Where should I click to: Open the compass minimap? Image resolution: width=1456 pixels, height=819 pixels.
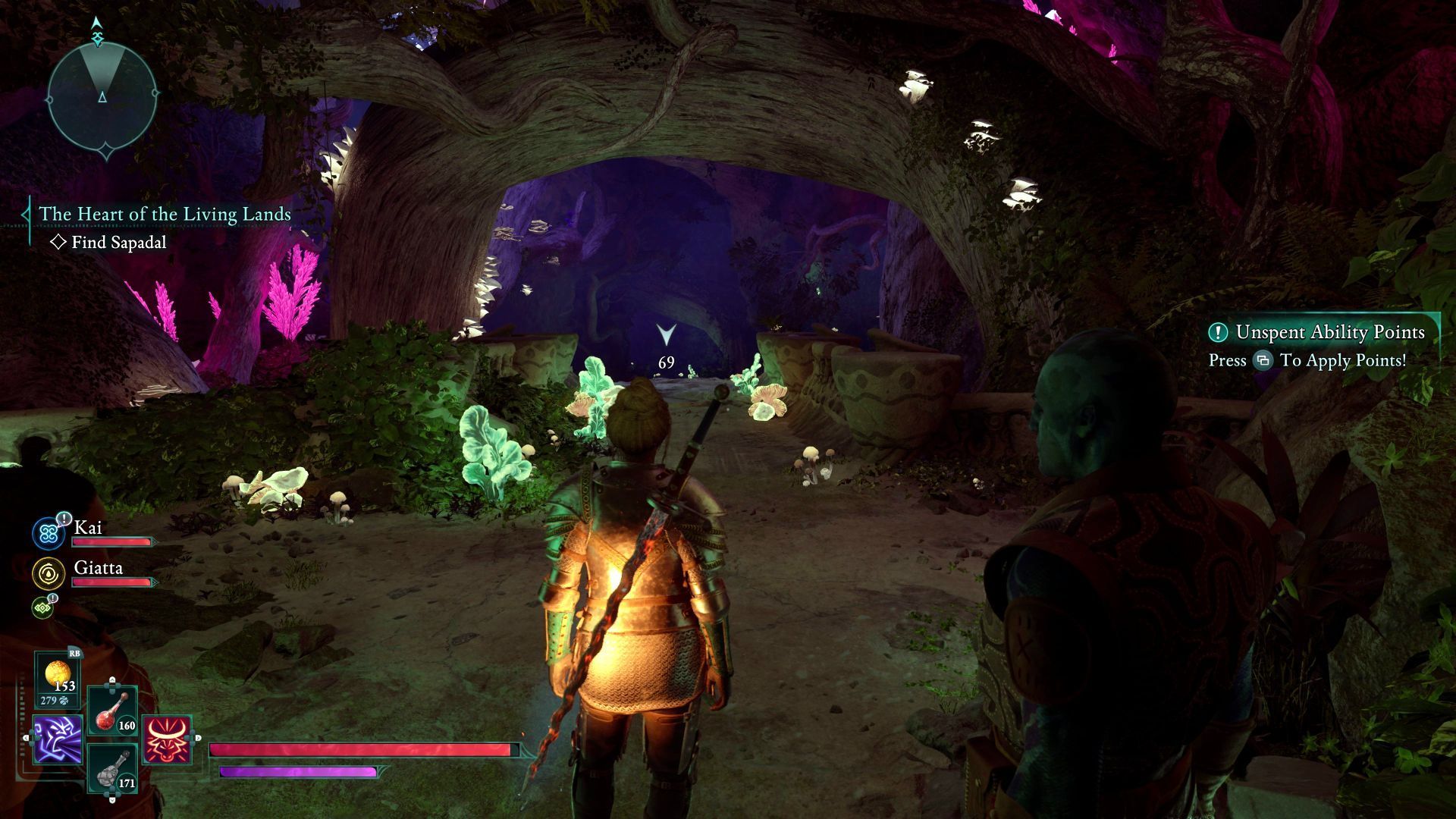pyautogui.click(x=102, y=96)
